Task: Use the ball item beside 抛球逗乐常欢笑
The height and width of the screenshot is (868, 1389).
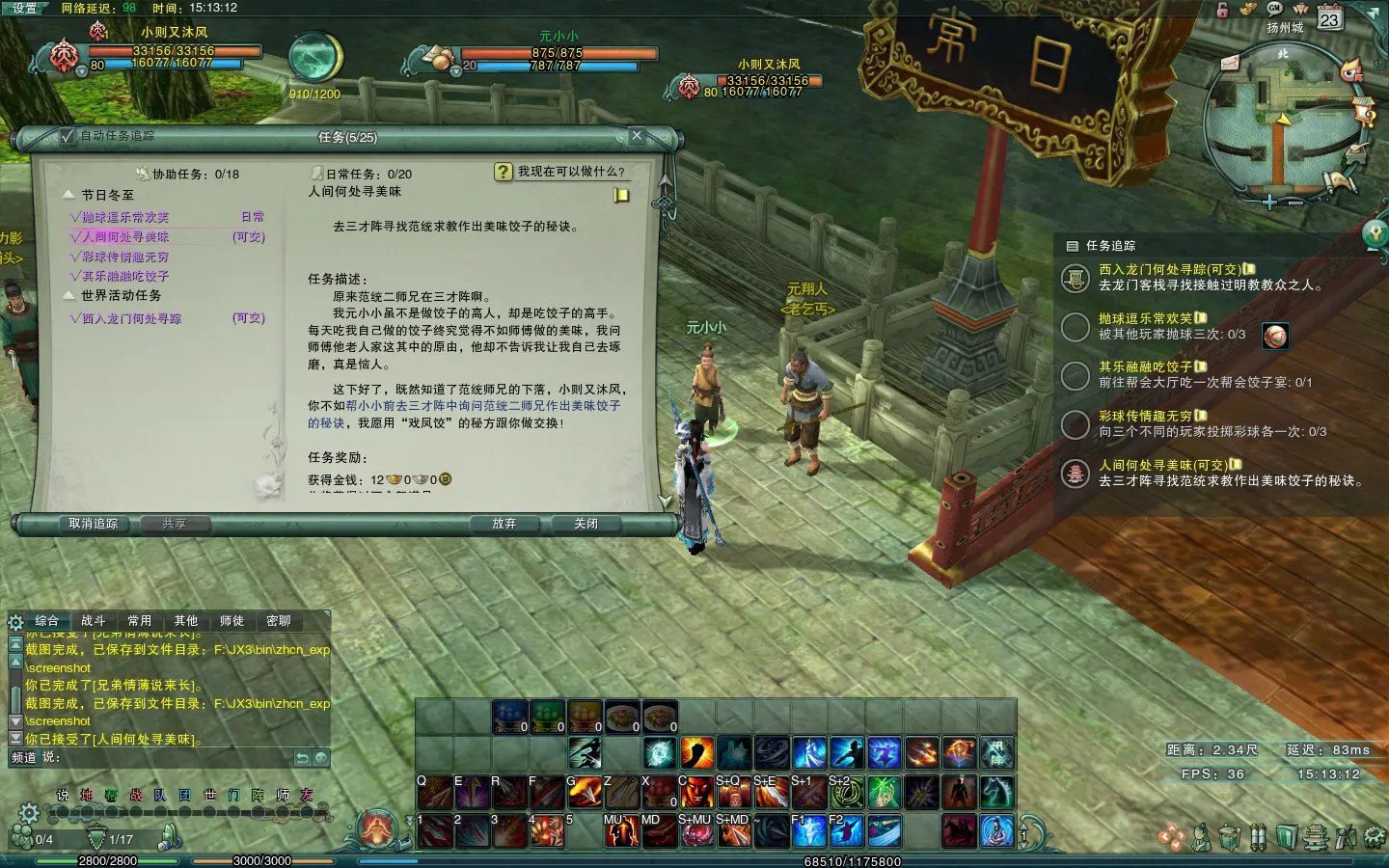Action: pyautogui.click(x=1275, y=335)
